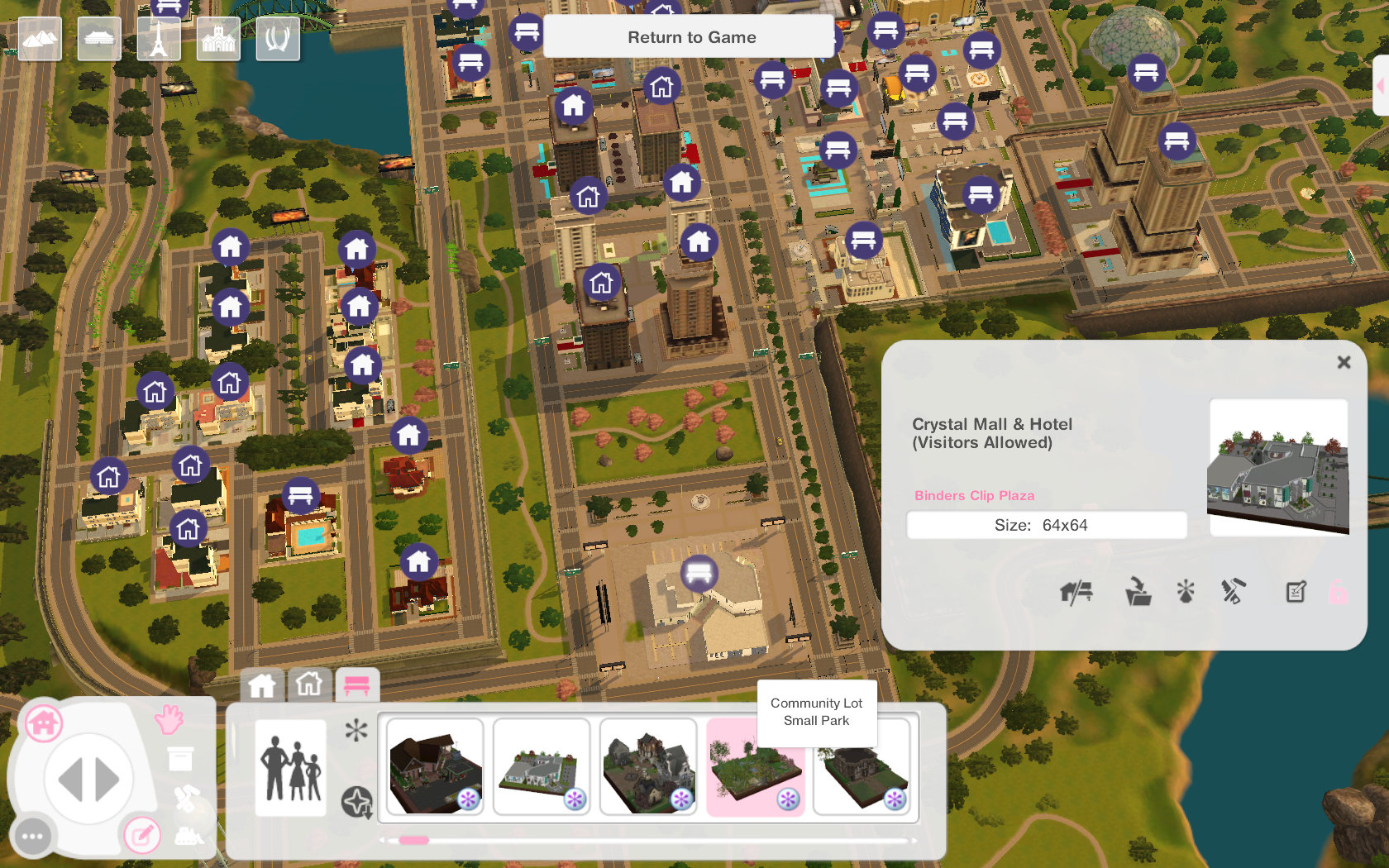Select the bulldozer tool
Screen dimensions: 1389x868
[x=188, y=837]
